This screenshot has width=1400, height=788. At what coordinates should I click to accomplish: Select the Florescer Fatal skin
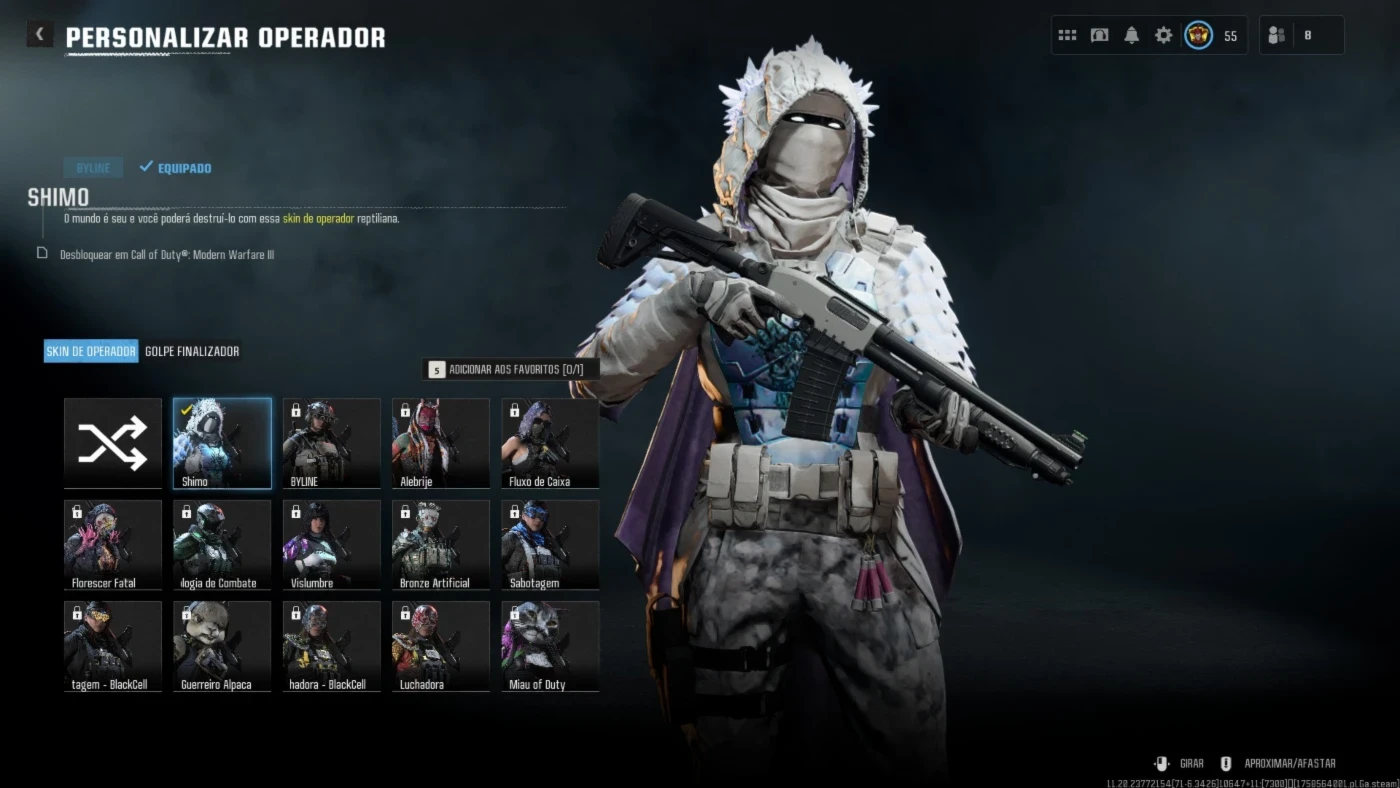coord(113,545)
